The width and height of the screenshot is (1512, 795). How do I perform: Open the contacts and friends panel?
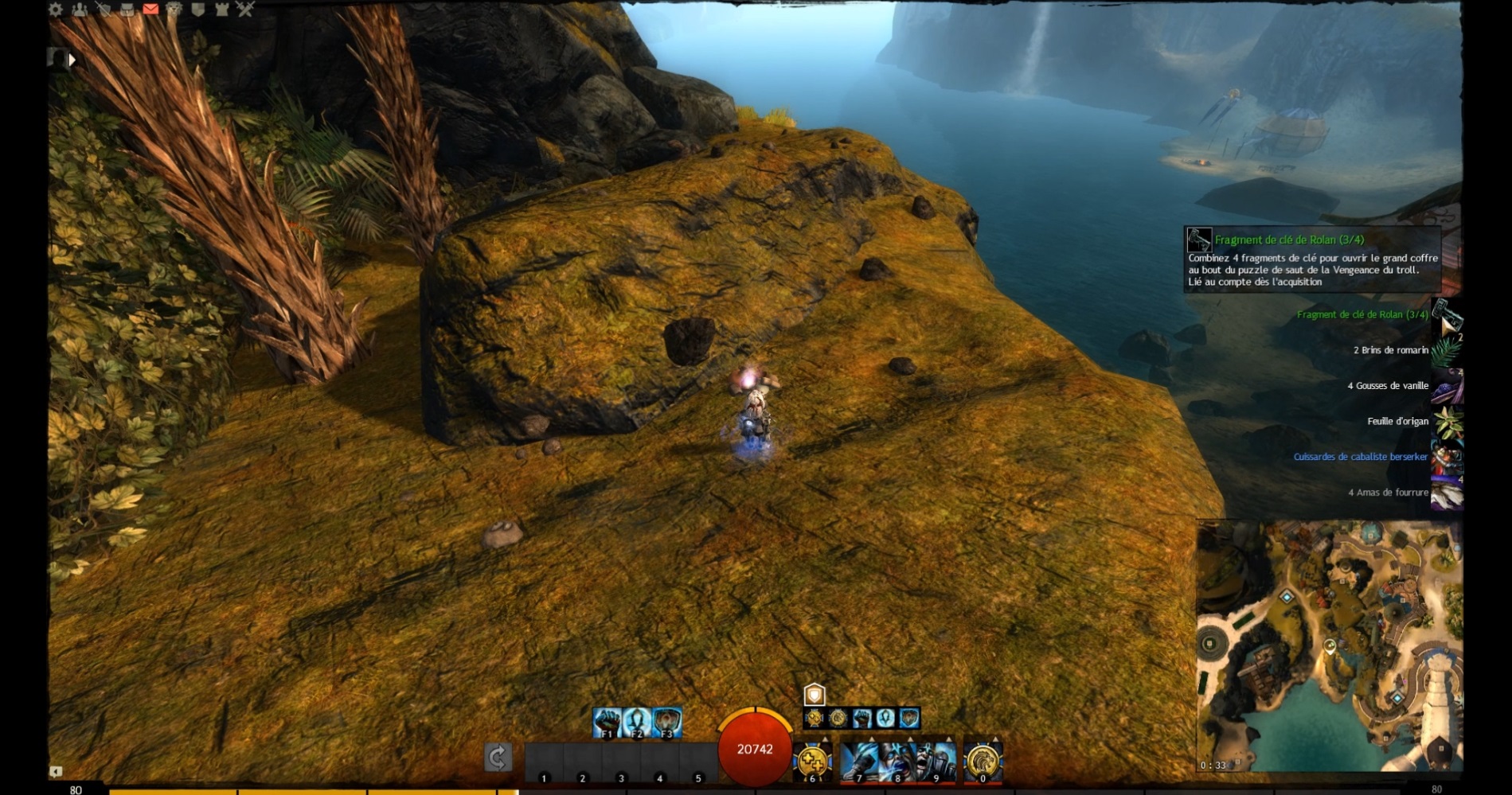pyautogui.click(x=80, y=10)
